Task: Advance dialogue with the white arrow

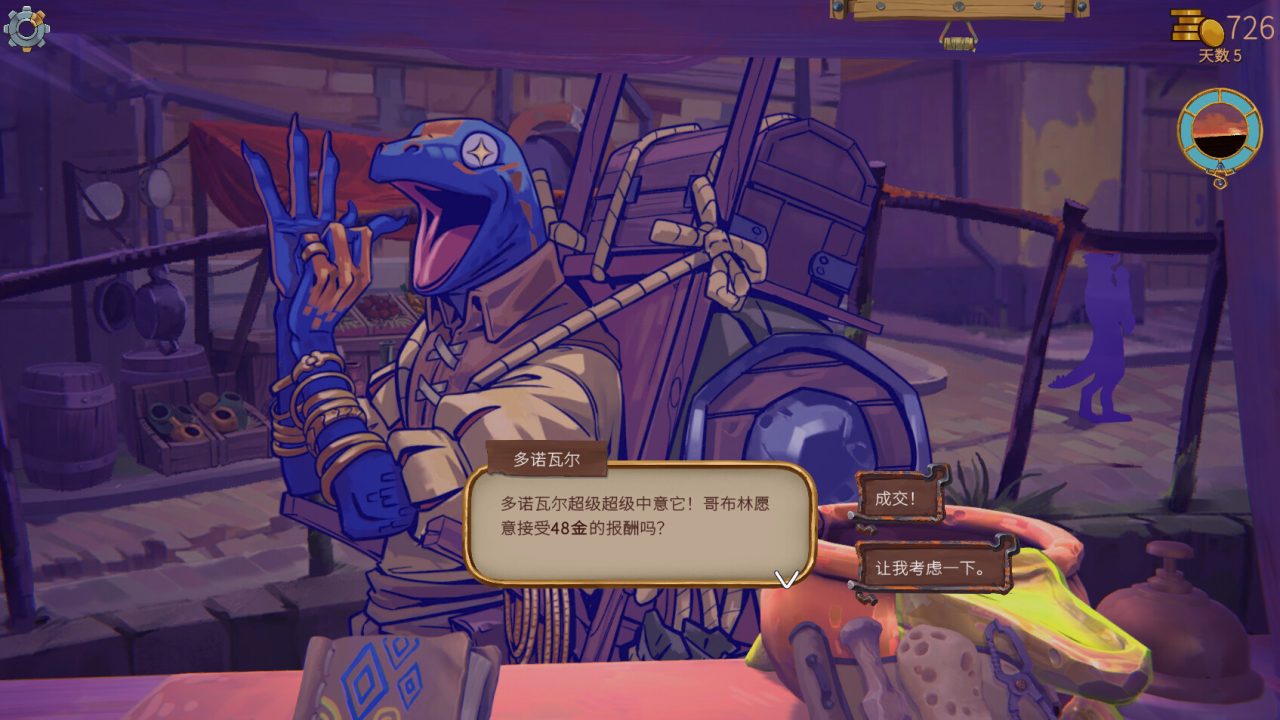Action: tap(787, 579)
